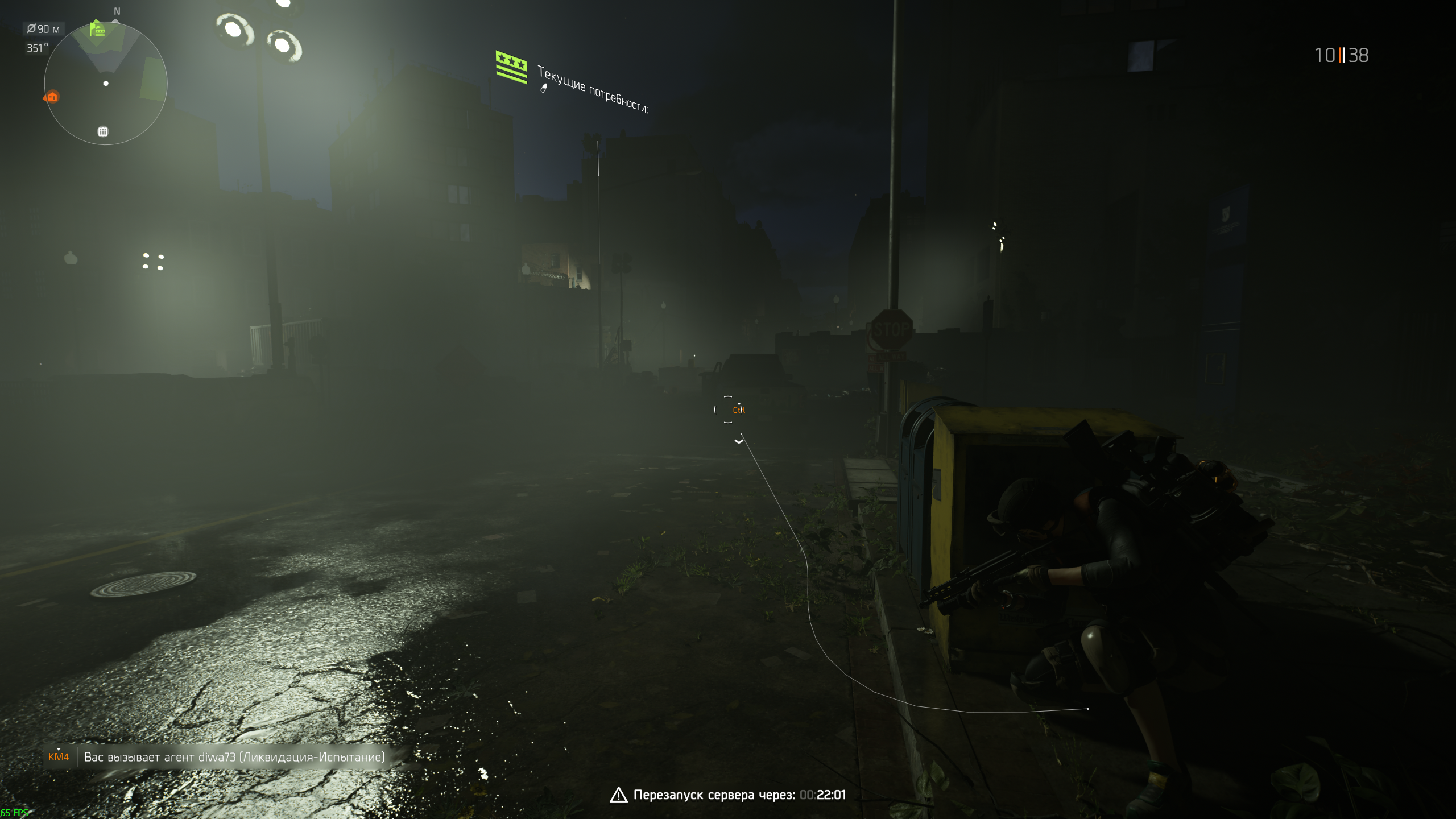Viewport: 1456px width, 819px height.
Task: Click the green striped control point flag marker
Action: 511,67
